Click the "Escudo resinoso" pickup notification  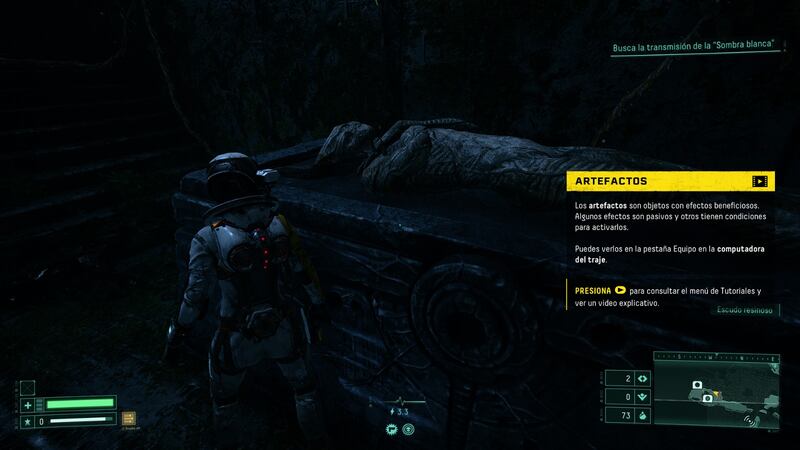(x=743, y=310)
